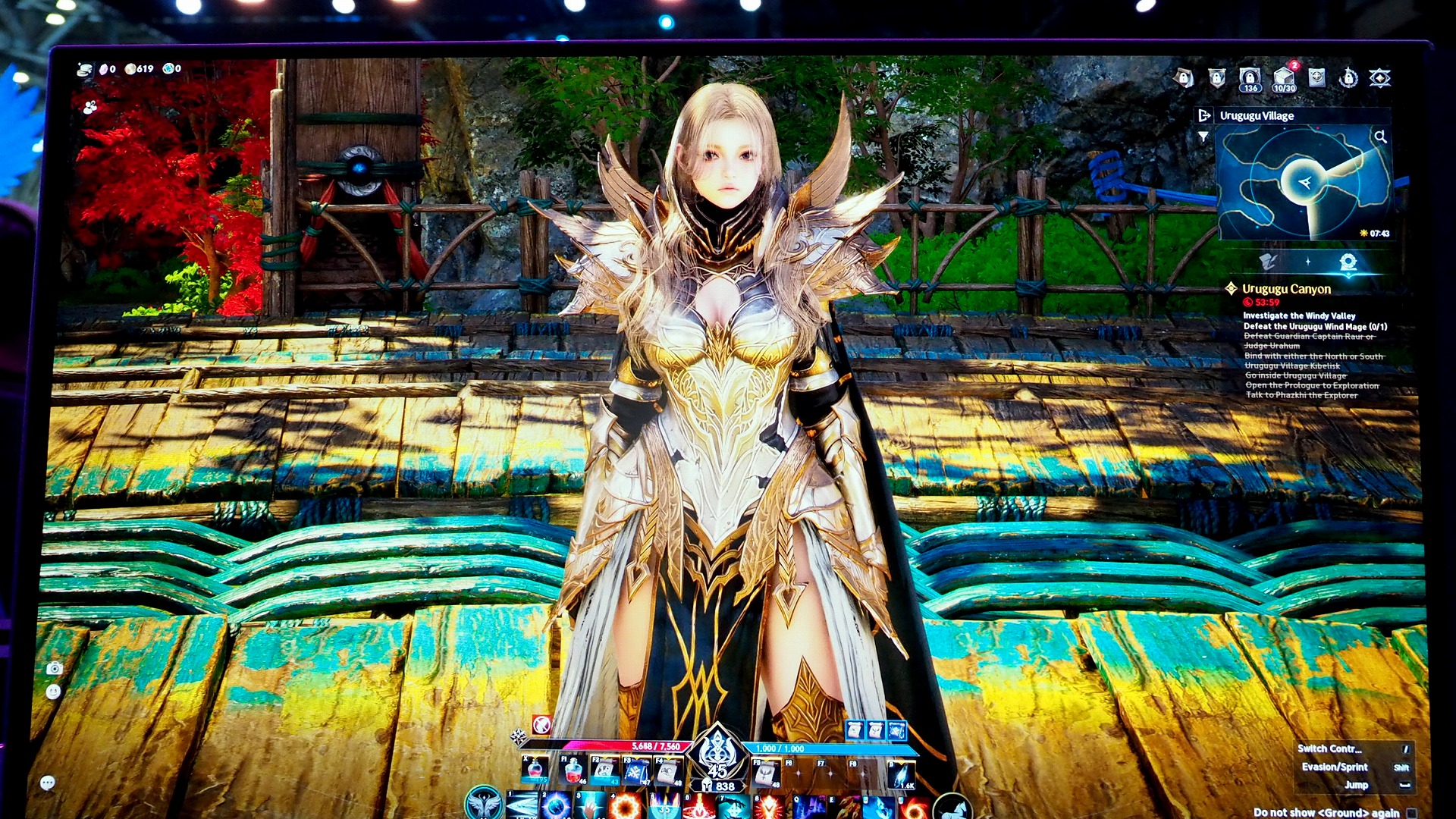
Task: Open the hexagram menu icon at top right
Action: coord(1379,77)
